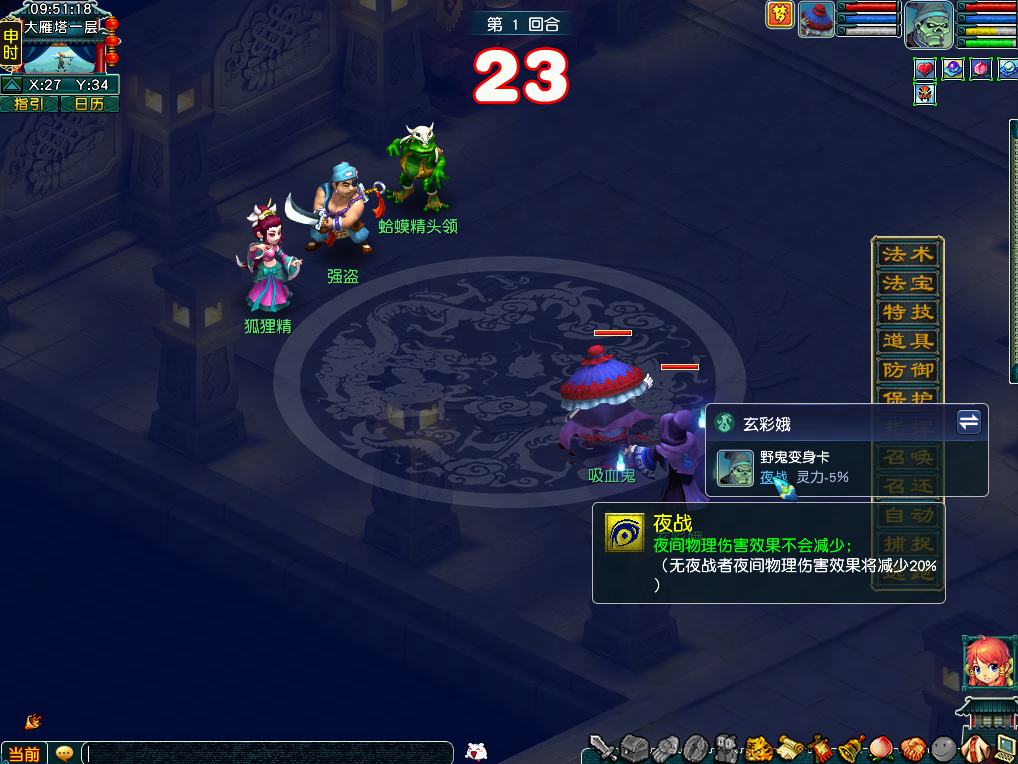The image size is (1018, 764).
Task: Select the 法宝 battle command
Action: click(907, 284)
